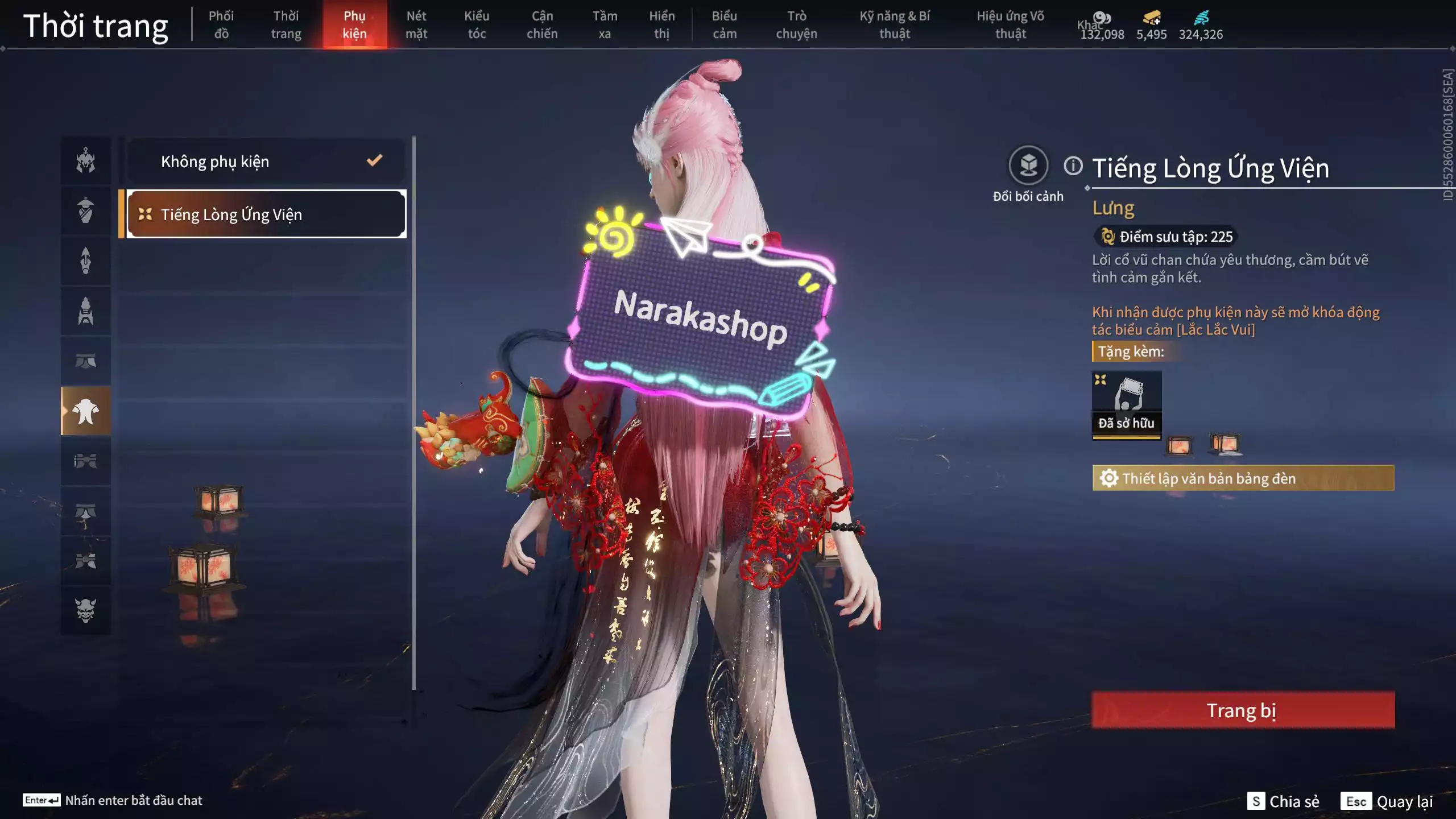Open Thiết lập văn bản bảng đèn
The height and width of the screenshot is (819, 1456).
click(1243, 478)
